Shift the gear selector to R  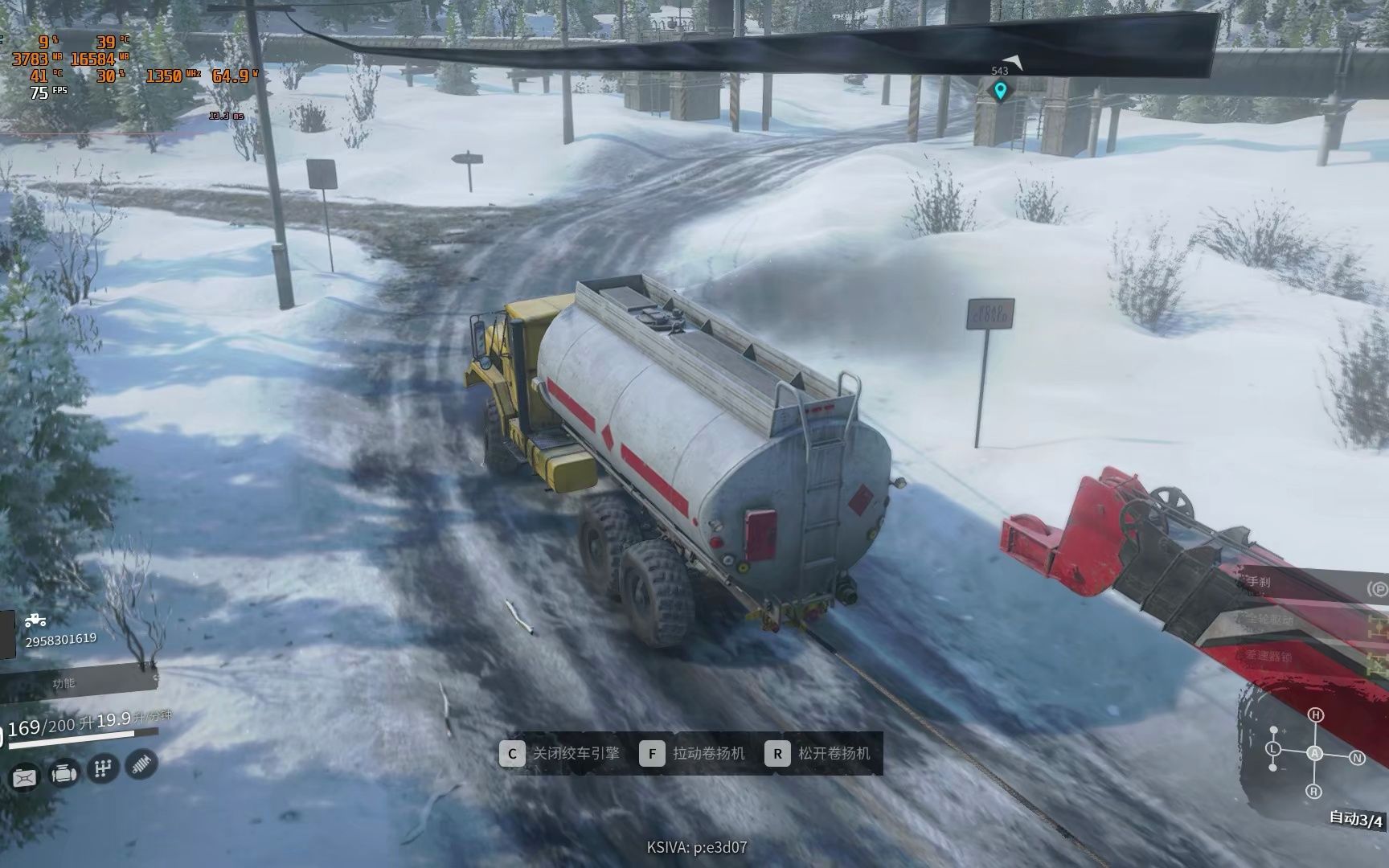[1315, 792]
